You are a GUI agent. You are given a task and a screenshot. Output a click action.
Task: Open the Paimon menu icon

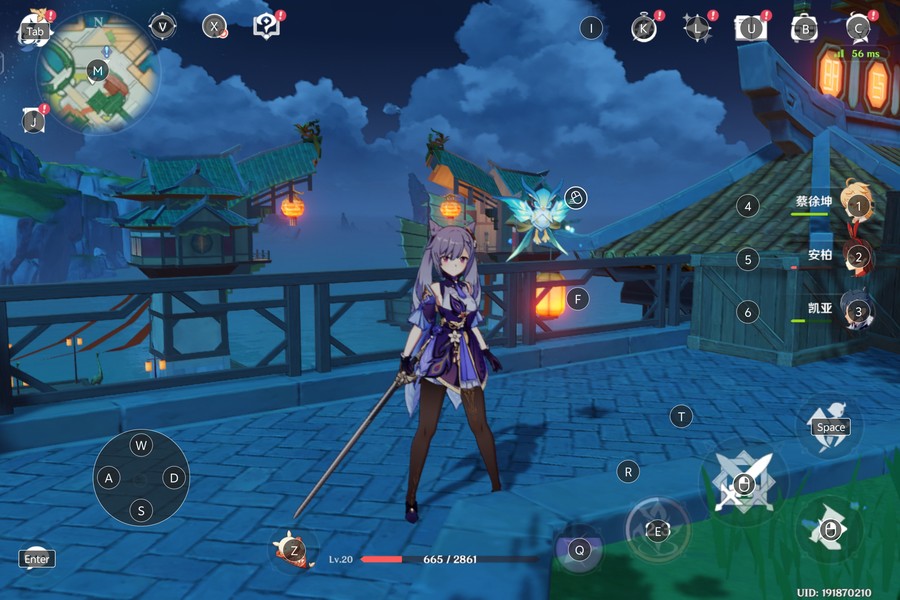click(35, 30)
